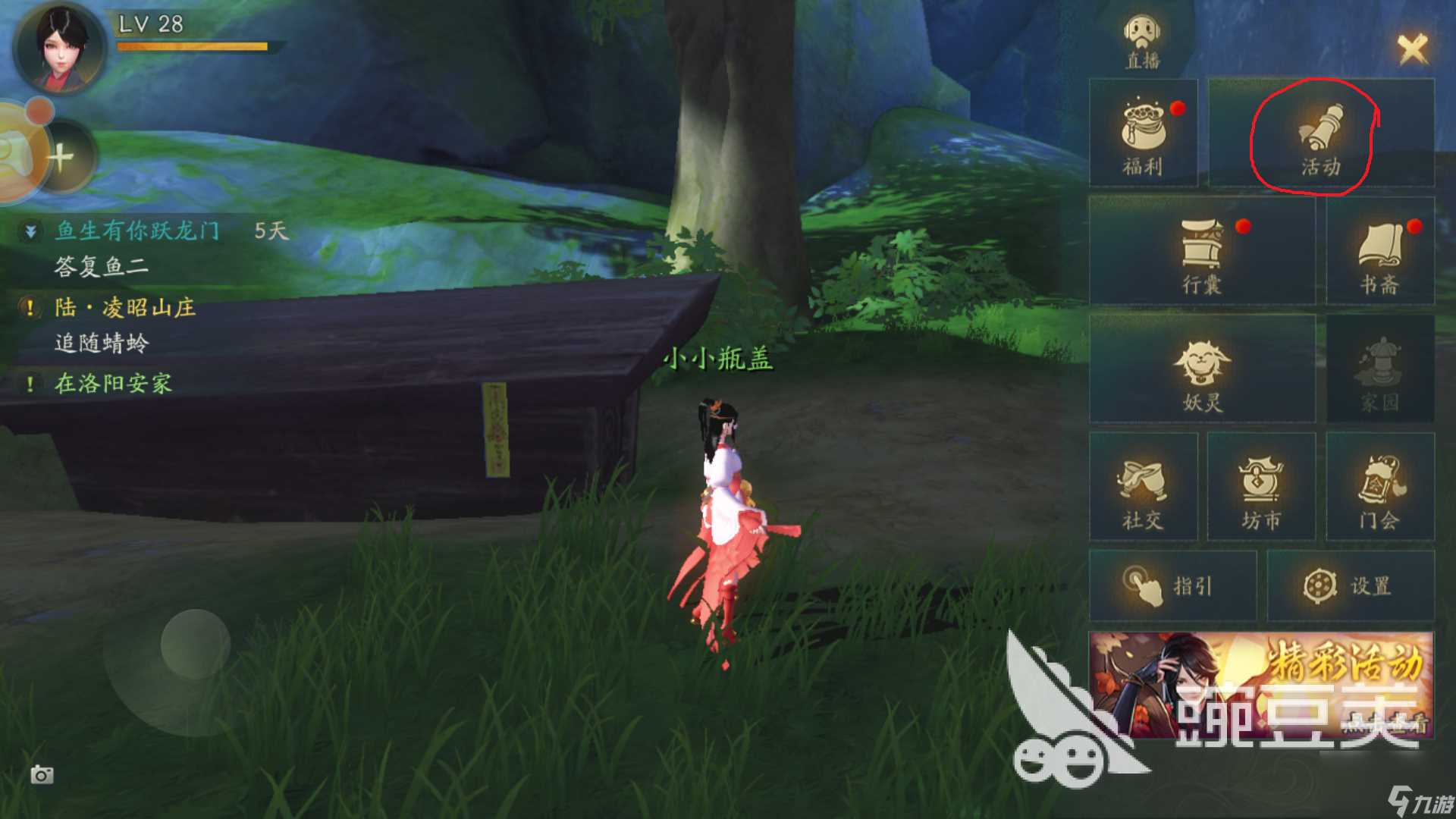Viewport: 1456px width, 819px height.
Task: Open the 福利 welfare menu
Action: pos(1143,135)
